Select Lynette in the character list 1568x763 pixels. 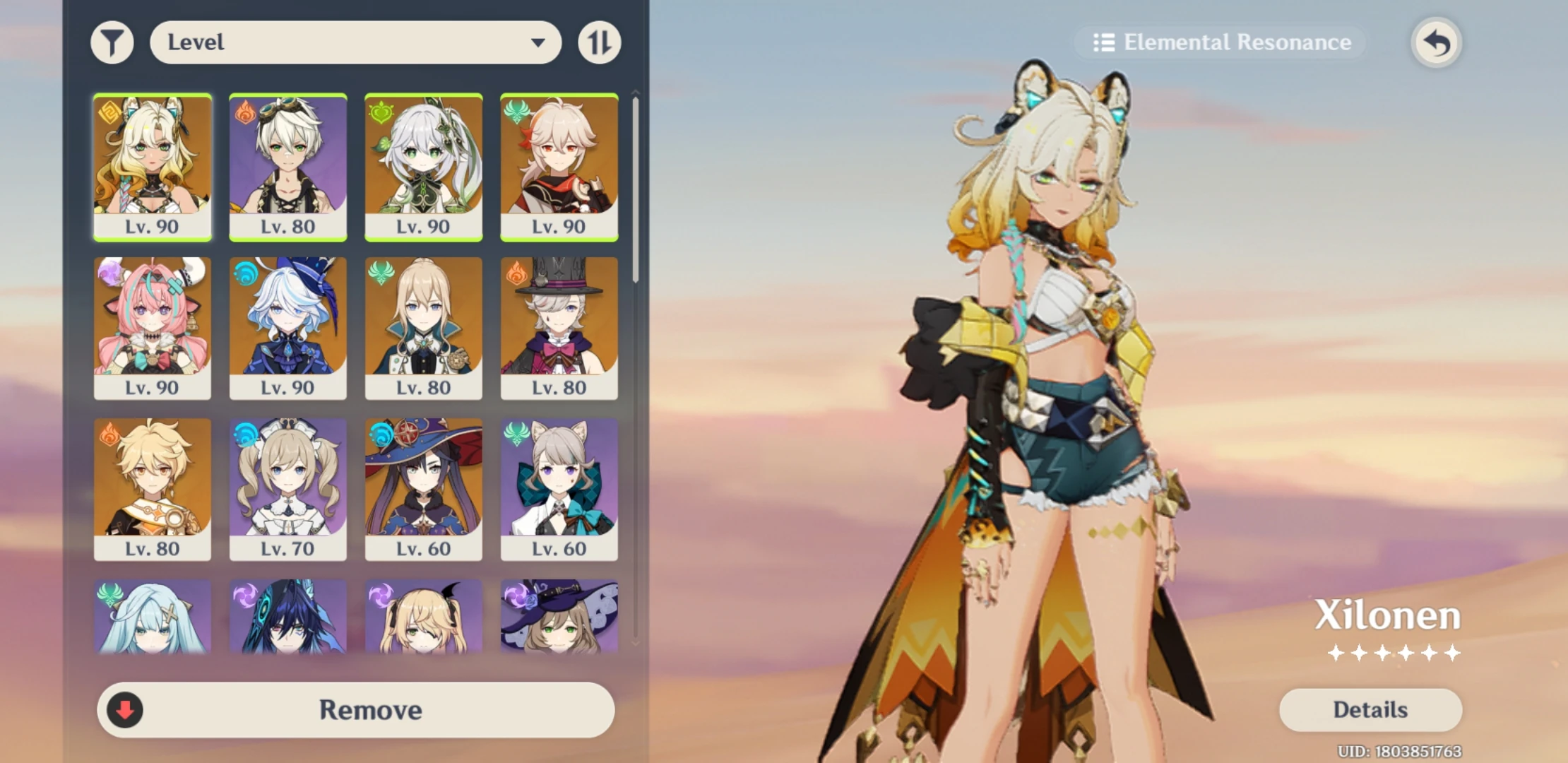tap(559, 487)
